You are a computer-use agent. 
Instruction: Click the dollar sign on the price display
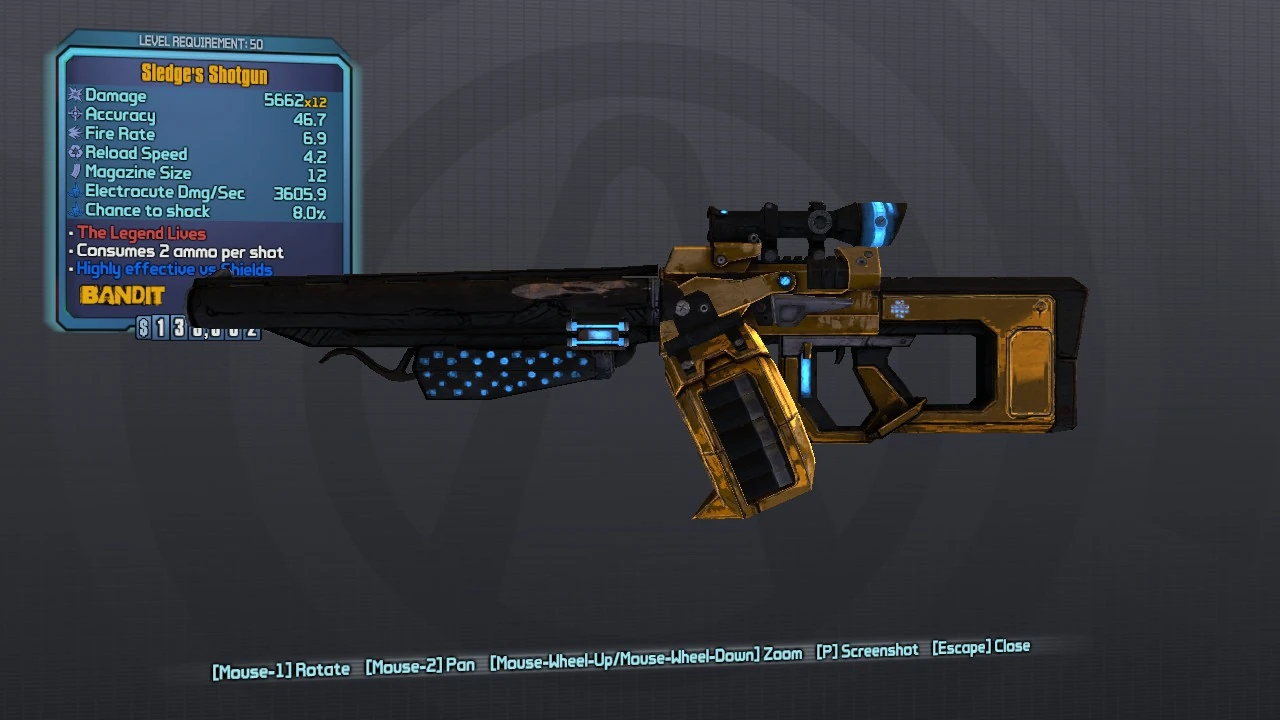[143, 328]
